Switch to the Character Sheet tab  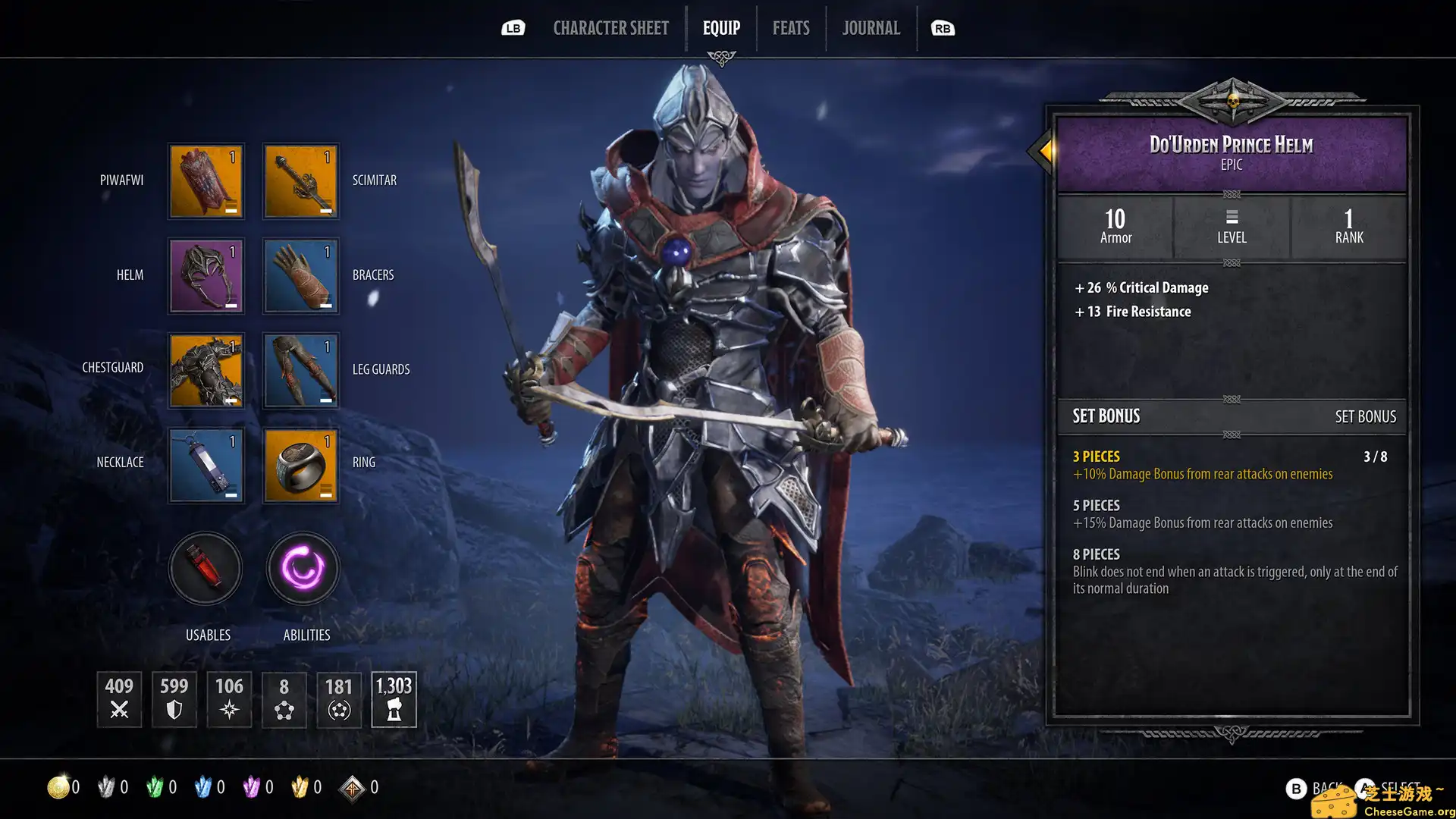pyautogui.click(x=611, y=28)
